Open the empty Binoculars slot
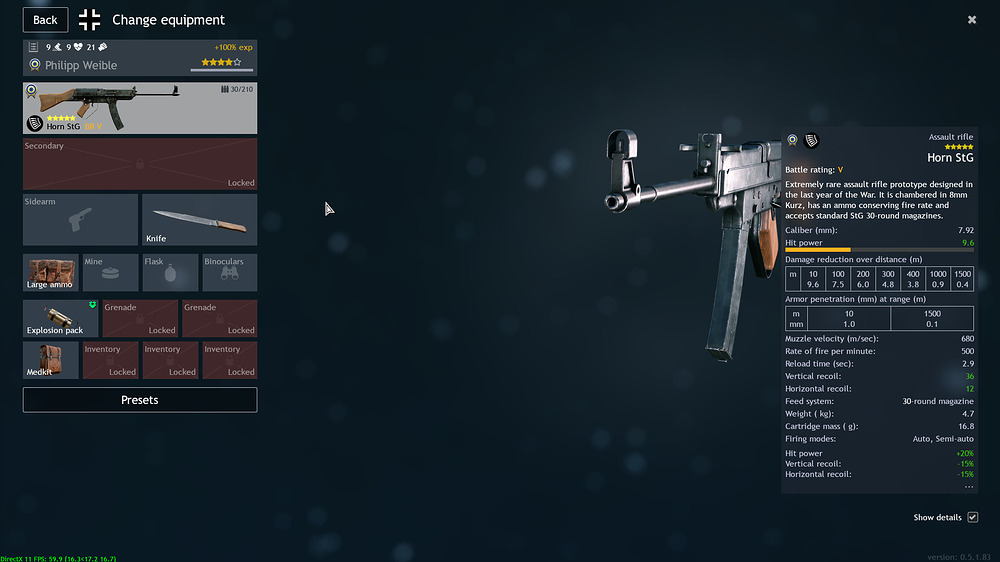1000x562 pixels. click(229, 273)
